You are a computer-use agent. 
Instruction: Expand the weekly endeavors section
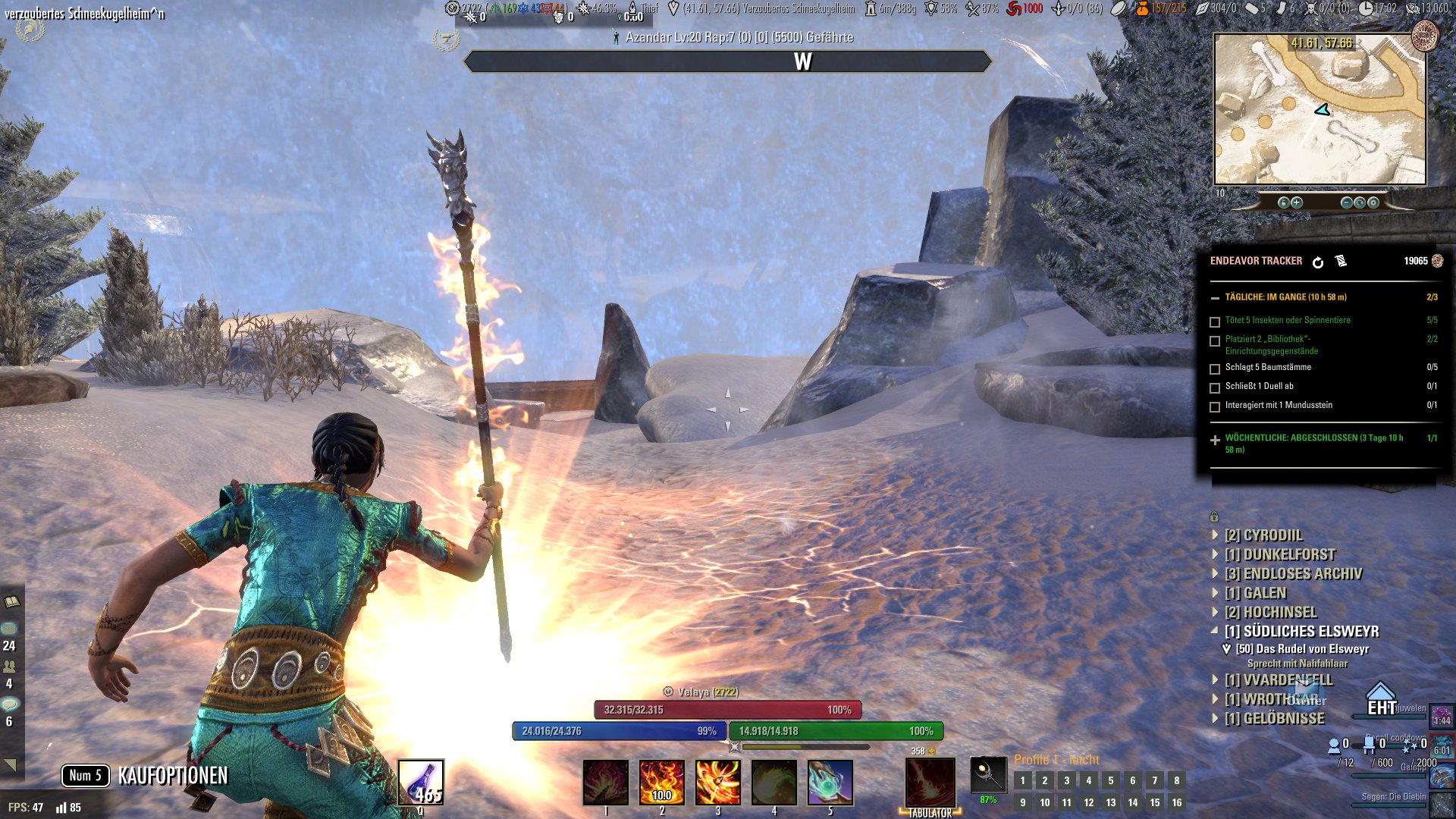[1215, 440]
